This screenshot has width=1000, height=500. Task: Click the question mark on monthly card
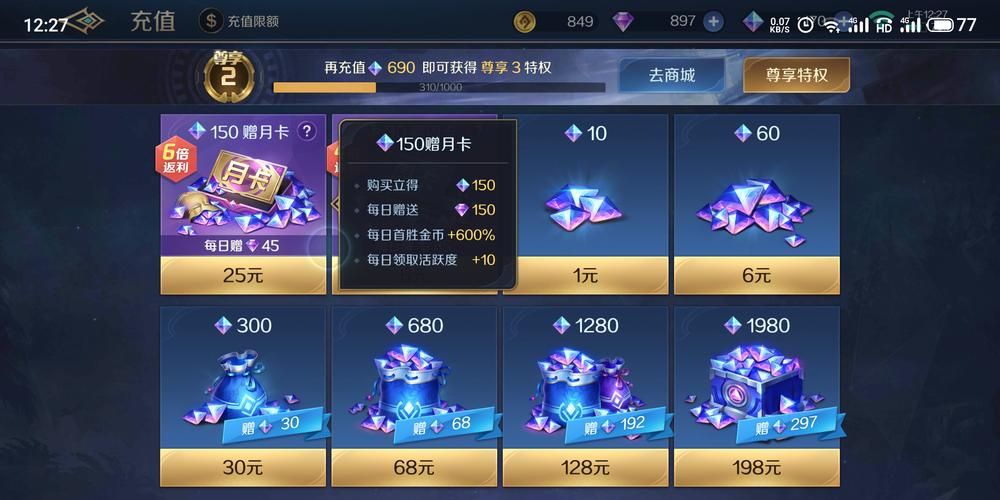[x=306, y=131]
